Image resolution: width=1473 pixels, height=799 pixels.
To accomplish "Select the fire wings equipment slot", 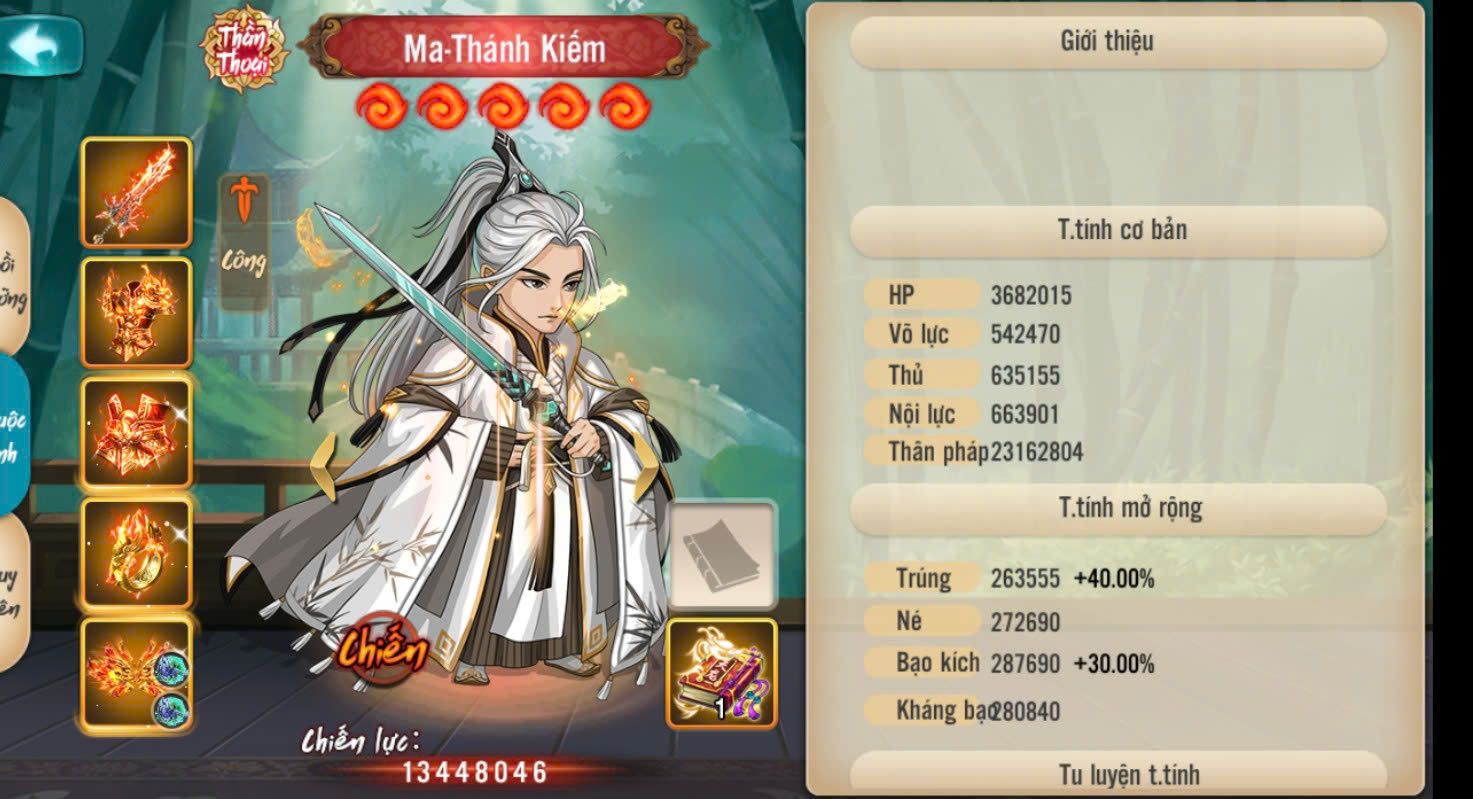I will click(136, 673).
